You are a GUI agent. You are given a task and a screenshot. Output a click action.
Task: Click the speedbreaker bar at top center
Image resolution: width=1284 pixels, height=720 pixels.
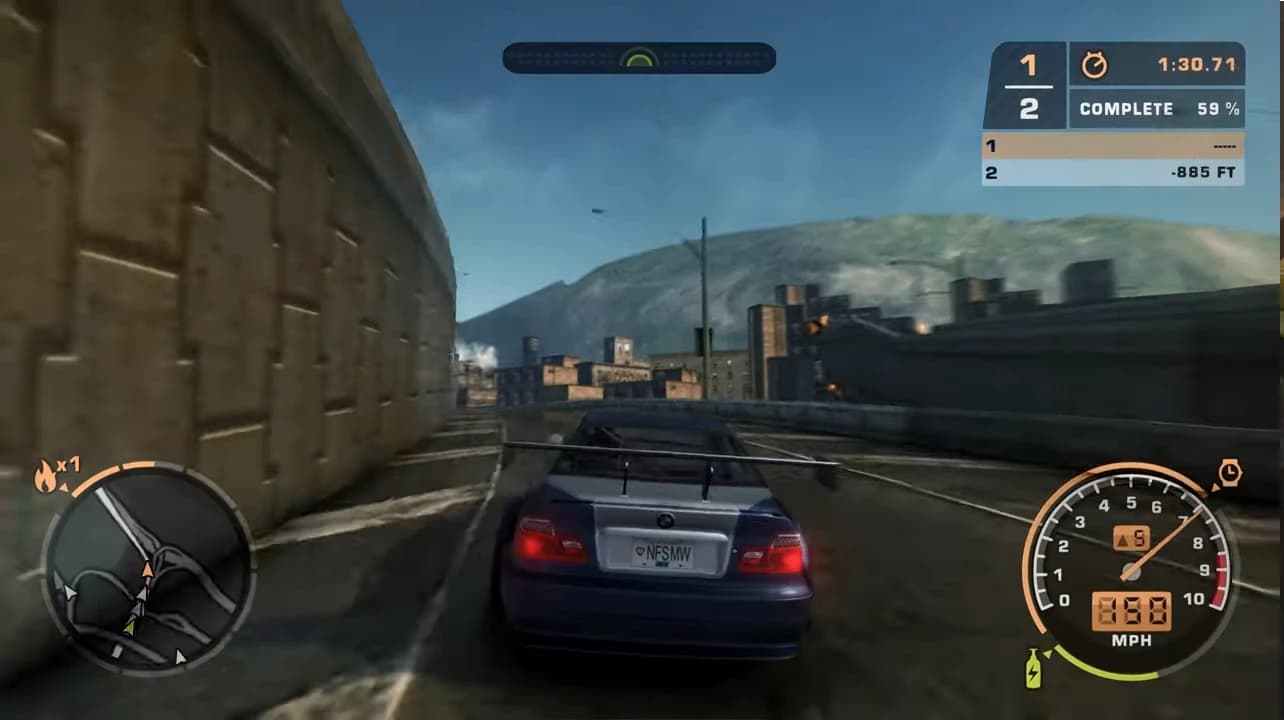tap(639, 58)
